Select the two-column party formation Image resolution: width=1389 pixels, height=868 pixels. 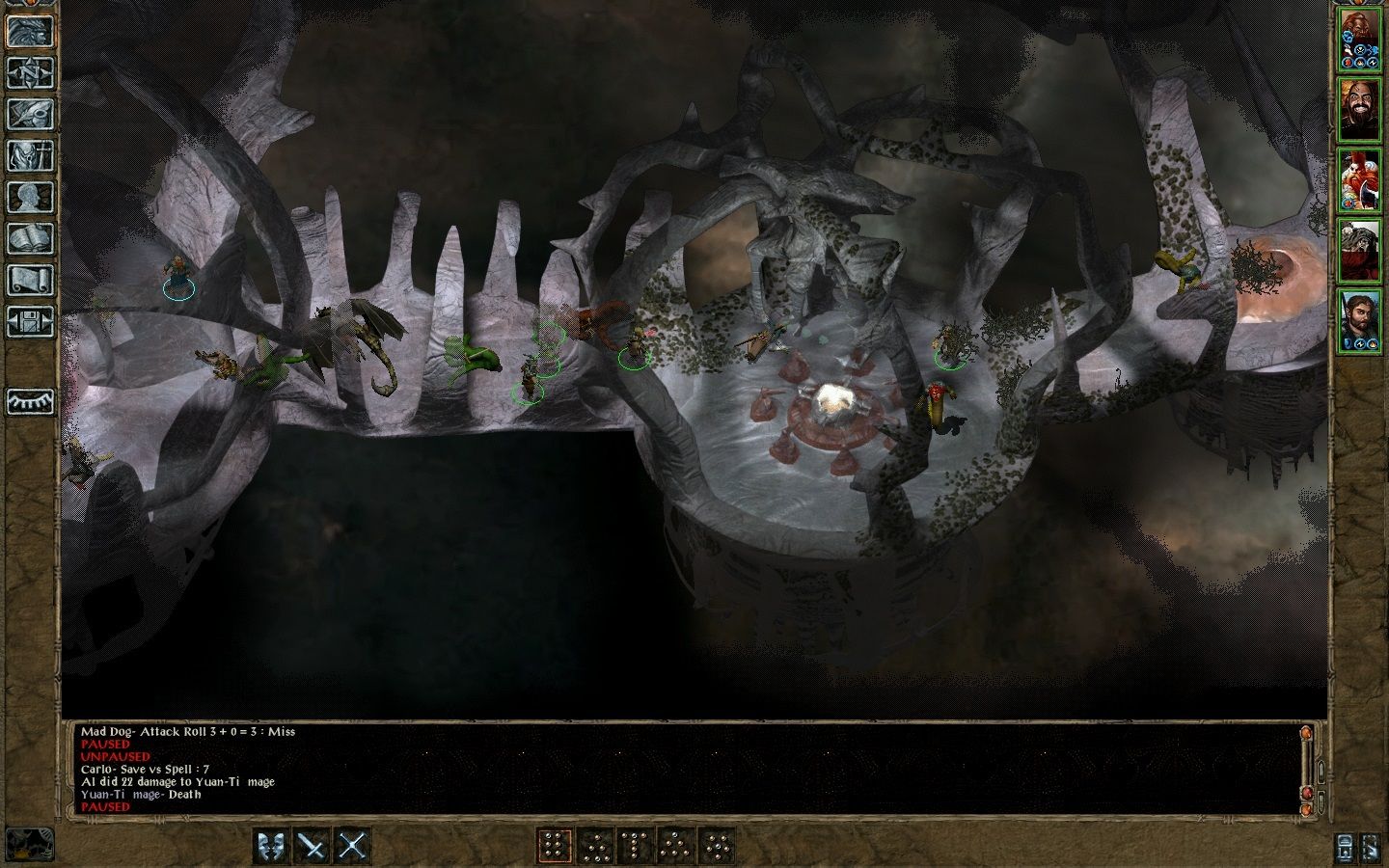[555, 846]
